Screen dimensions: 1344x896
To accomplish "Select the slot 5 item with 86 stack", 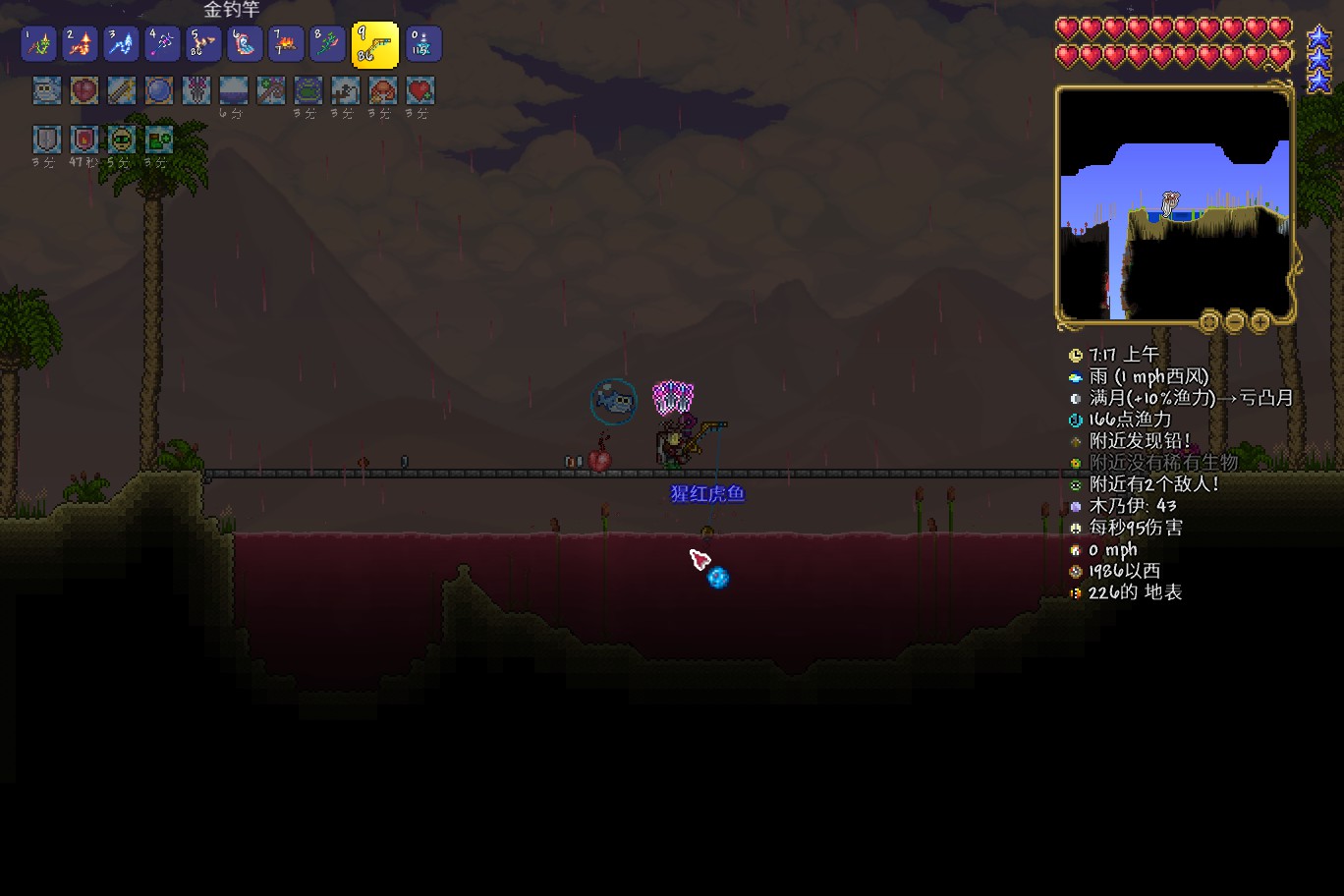I will click(203, 44).
